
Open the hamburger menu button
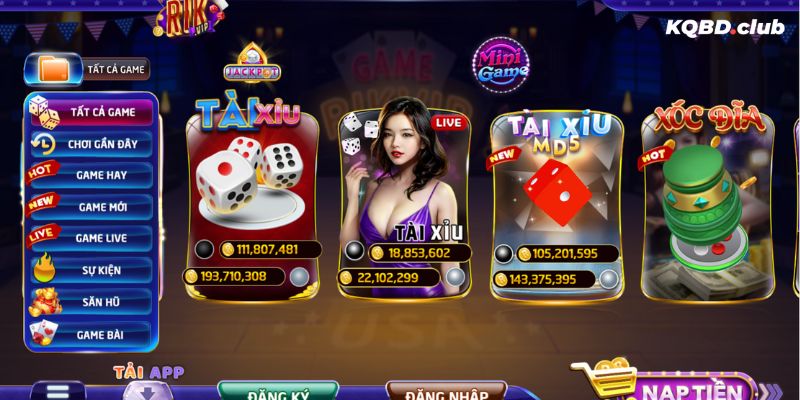pos(58,391)
